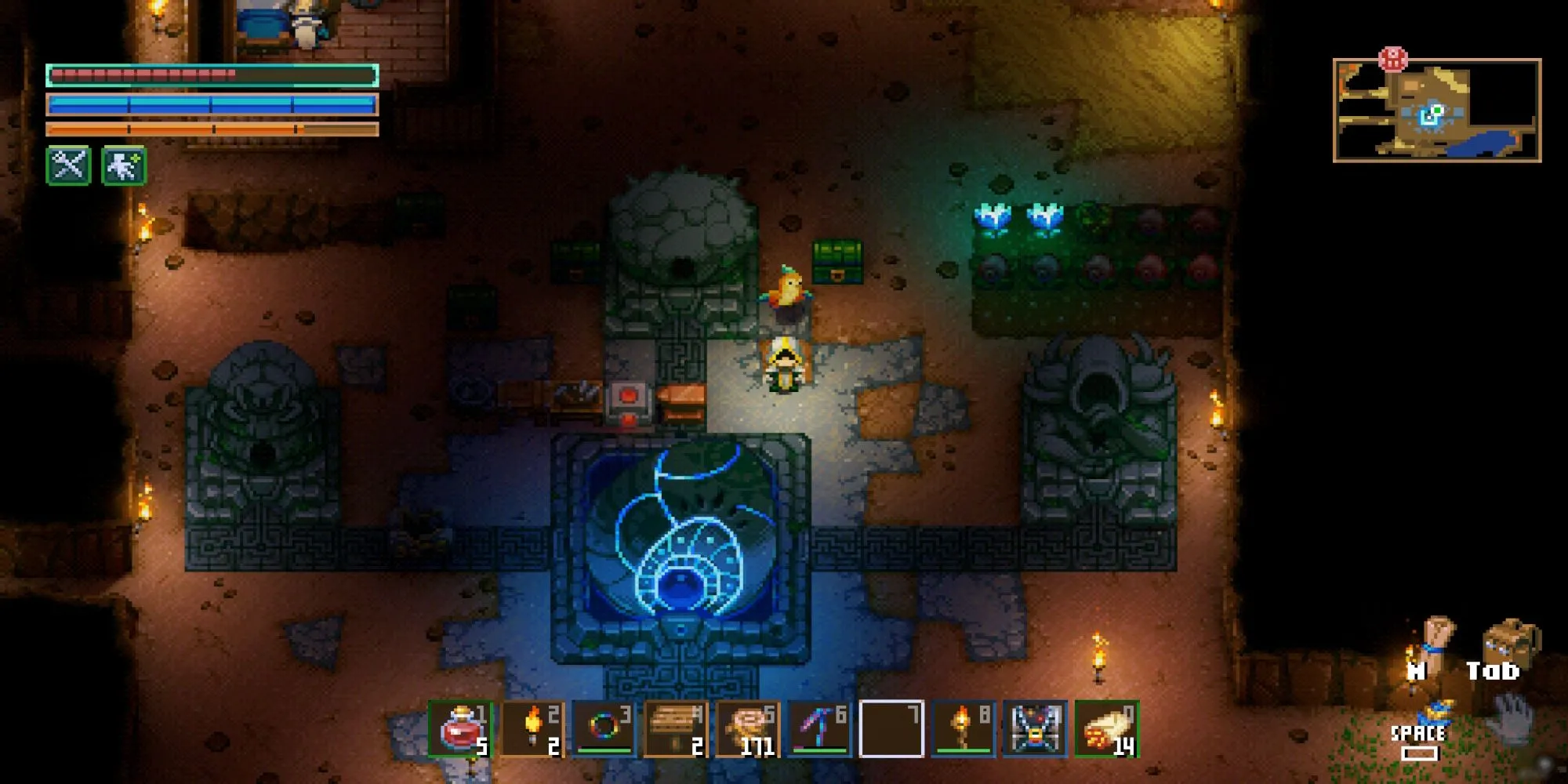Pick the hotbar slot holding 171 items
Viewport: 1568px width, 784px height.
coord(748,729)
